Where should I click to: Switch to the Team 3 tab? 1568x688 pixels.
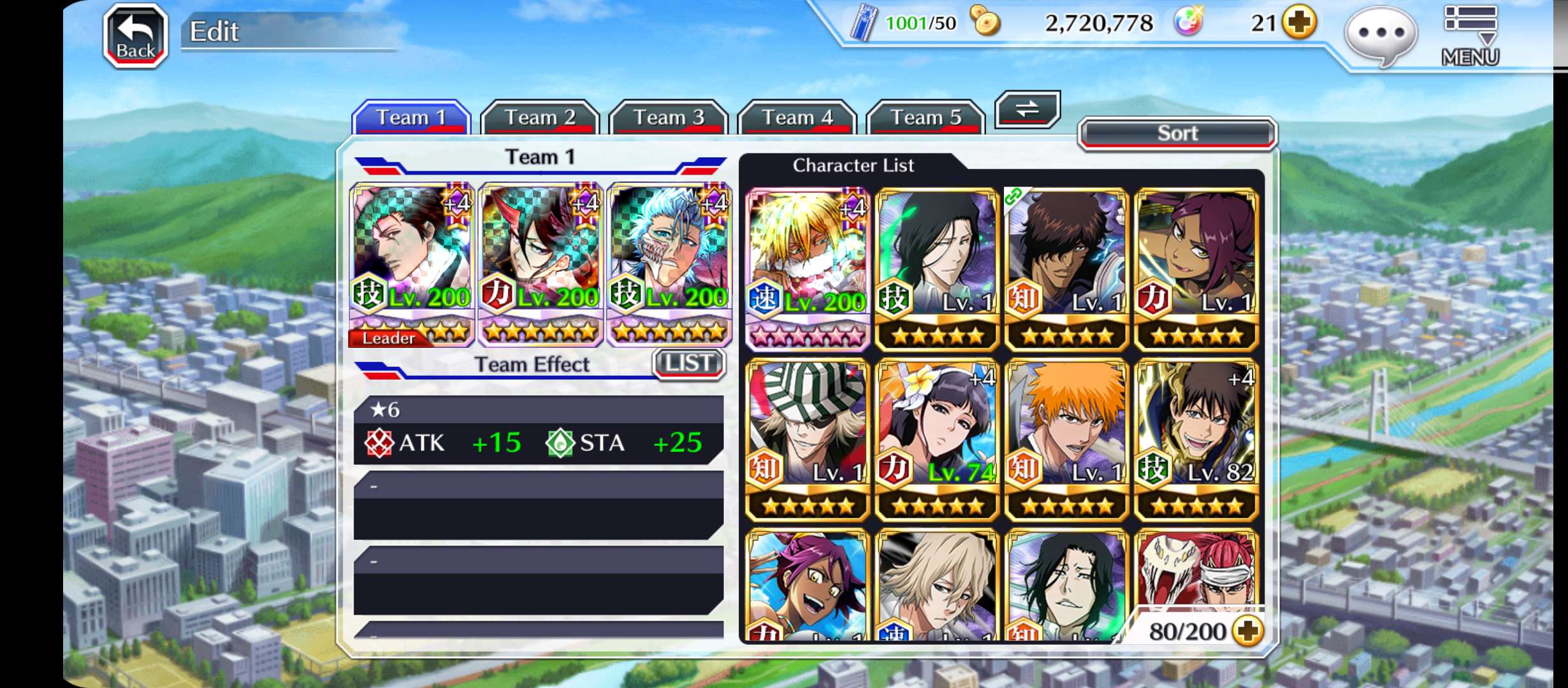669,118
